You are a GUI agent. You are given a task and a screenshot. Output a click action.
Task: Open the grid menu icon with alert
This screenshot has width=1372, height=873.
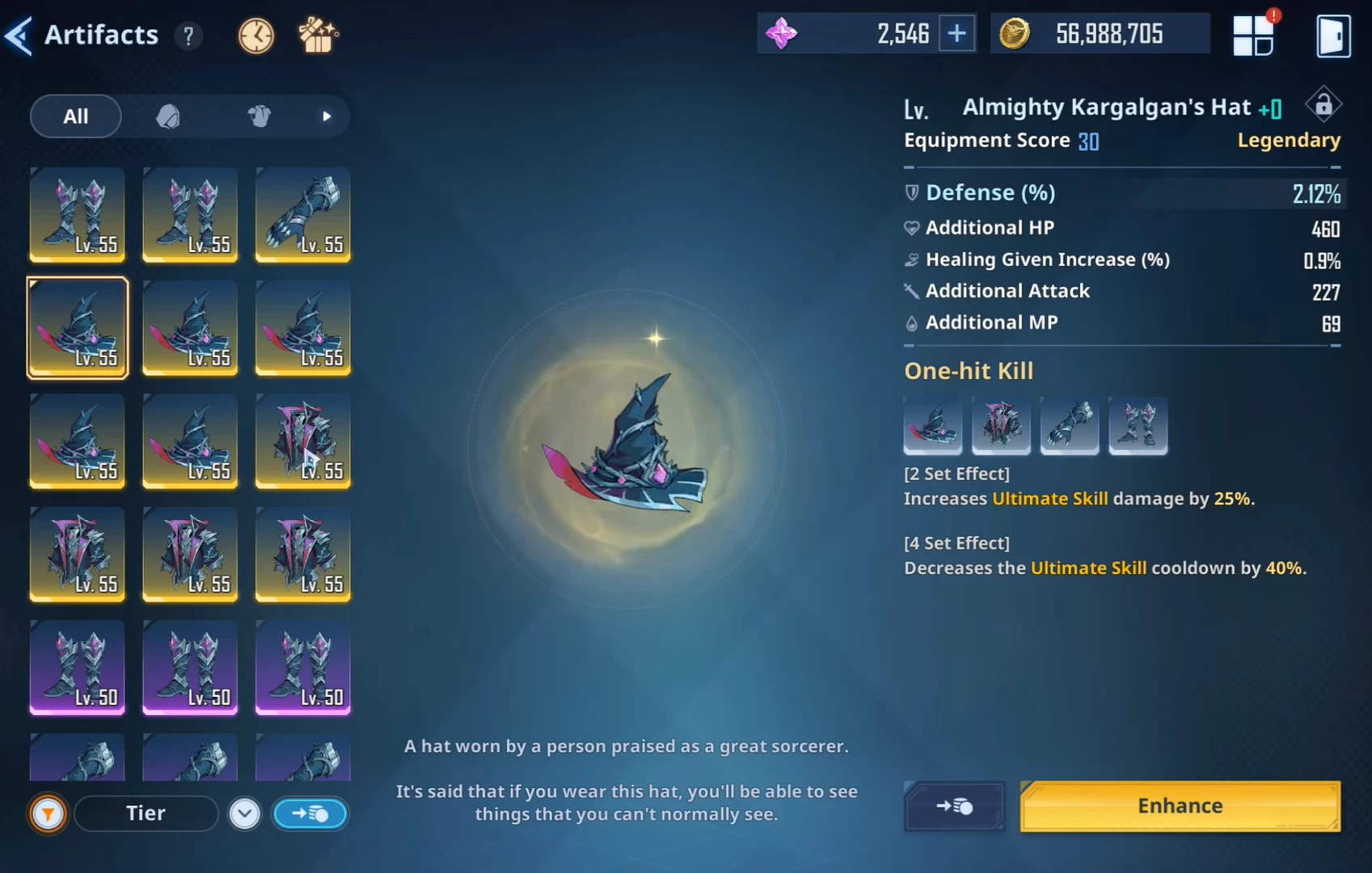tap(1252, 36)
